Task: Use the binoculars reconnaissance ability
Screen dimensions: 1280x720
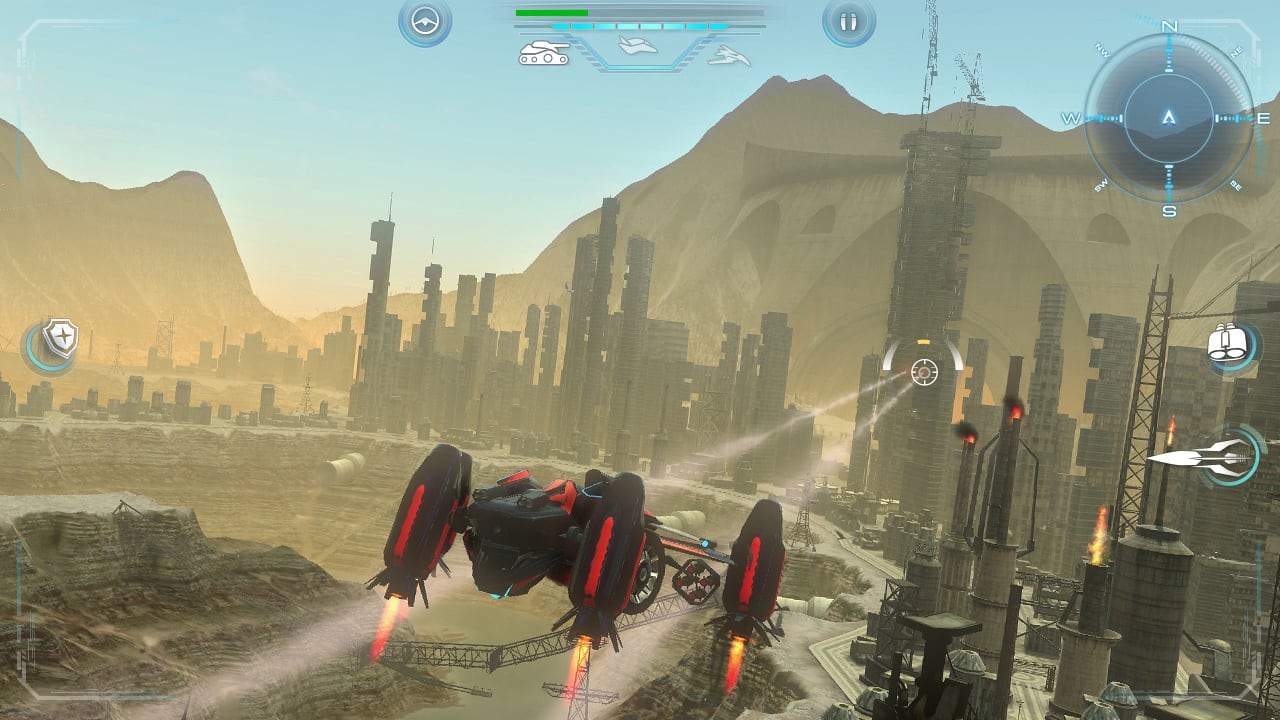Action: (x=1227, y=340)
